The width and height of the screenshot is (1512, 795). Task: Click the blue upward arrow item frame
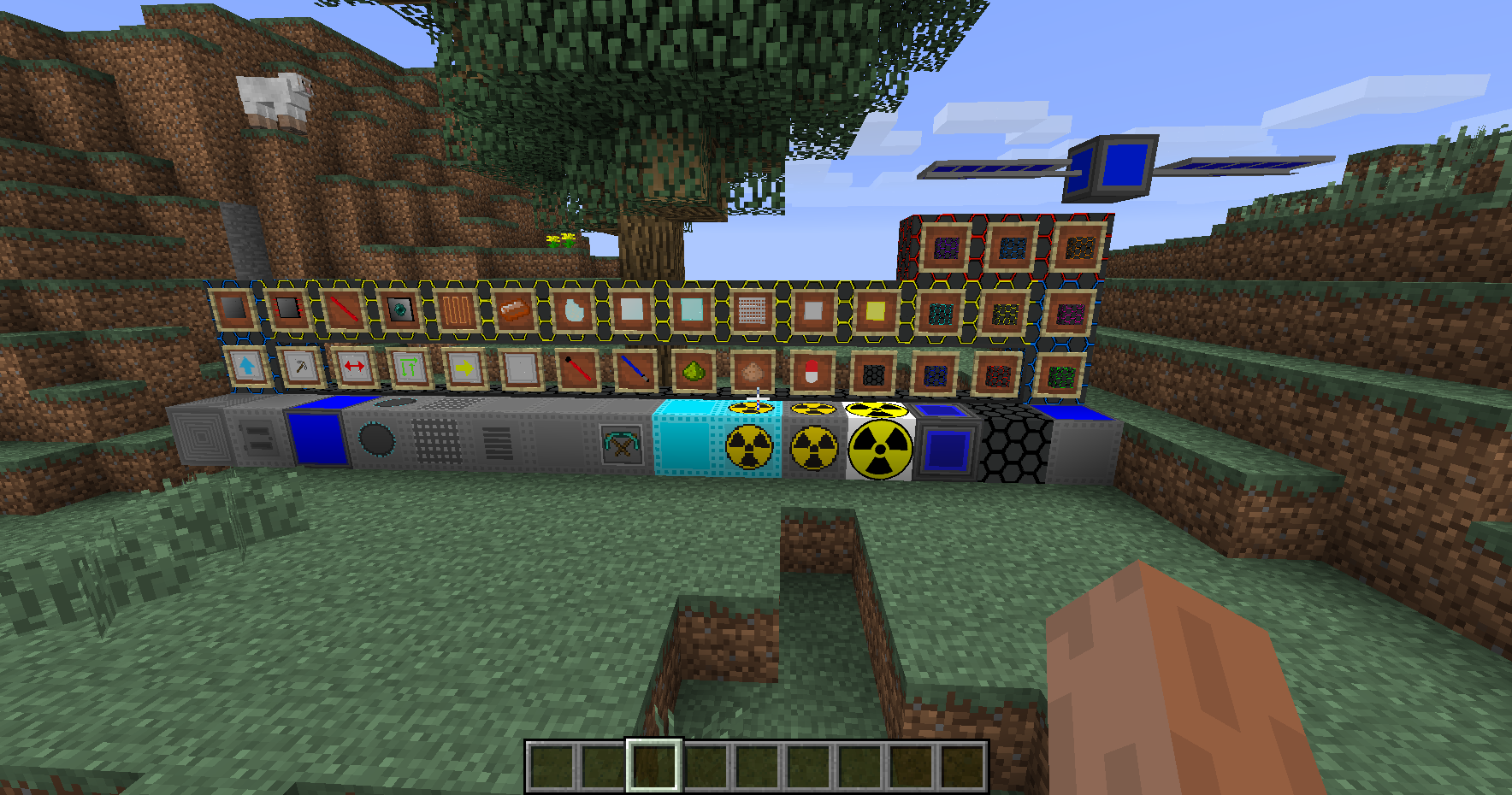247,368
